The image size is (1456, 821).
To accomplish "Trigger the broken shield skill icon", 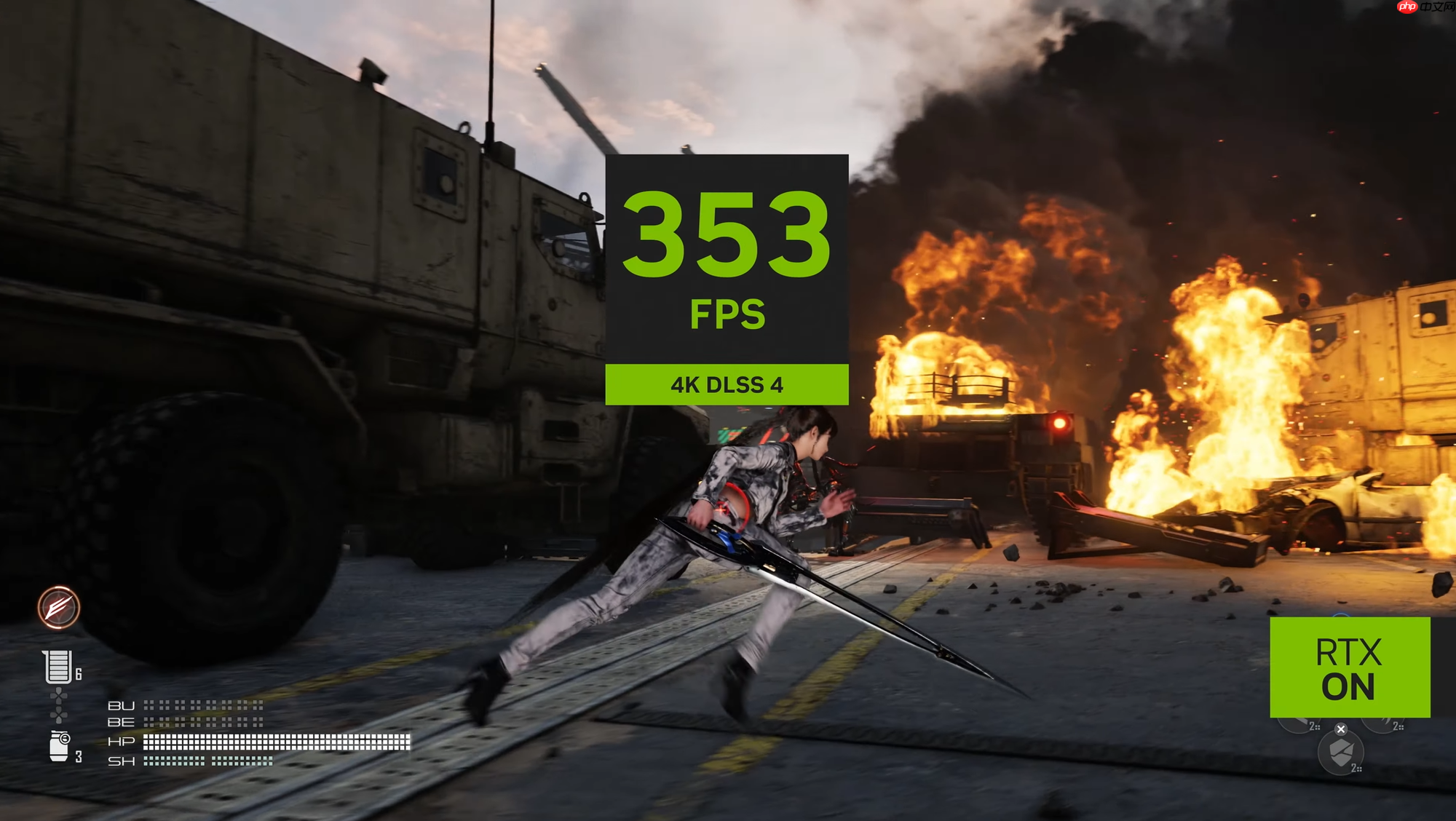I will (x=1340, y=753).
